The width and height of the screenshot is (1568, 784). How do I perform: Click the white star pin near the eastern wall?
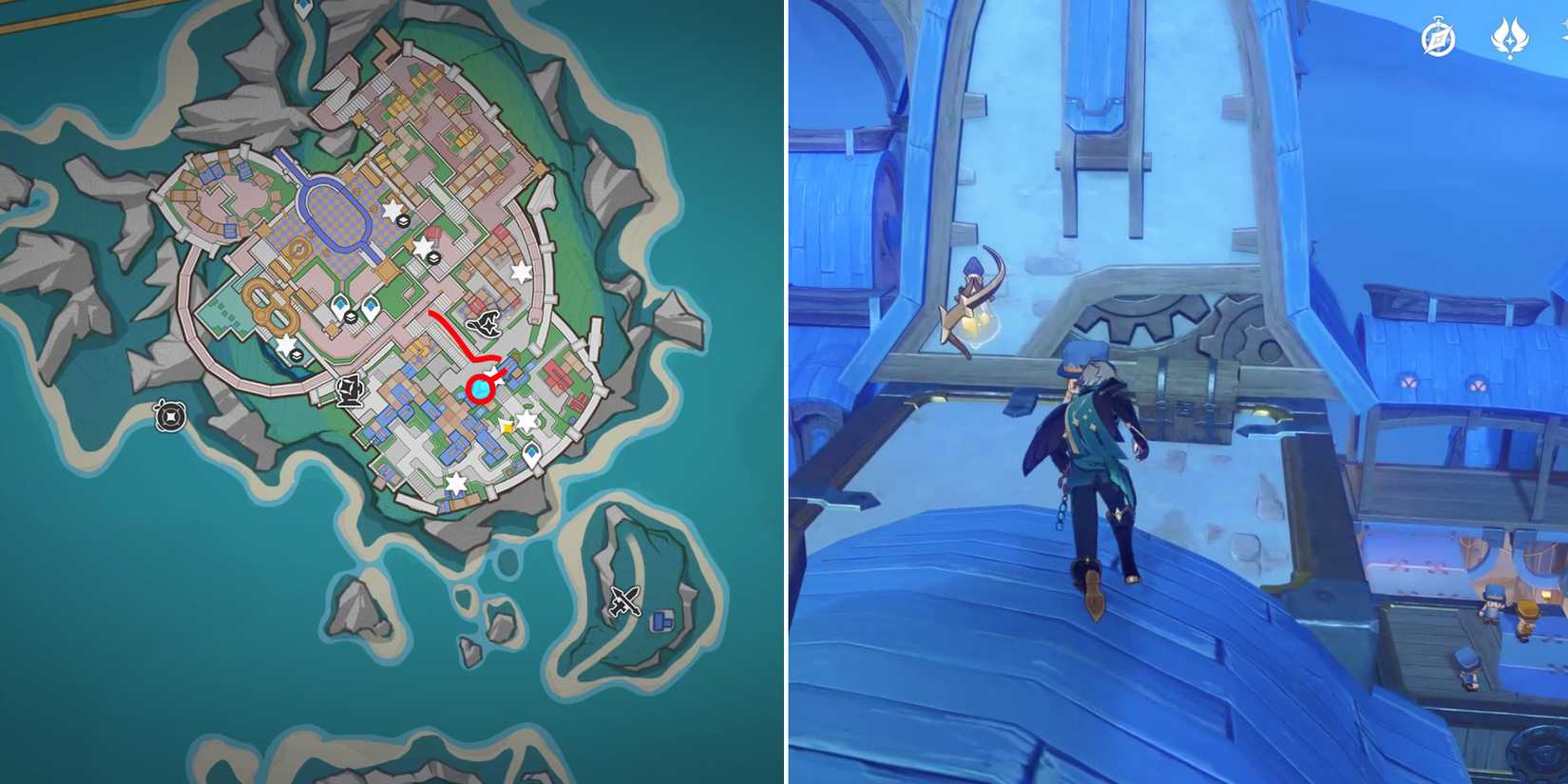click(523, 270)
